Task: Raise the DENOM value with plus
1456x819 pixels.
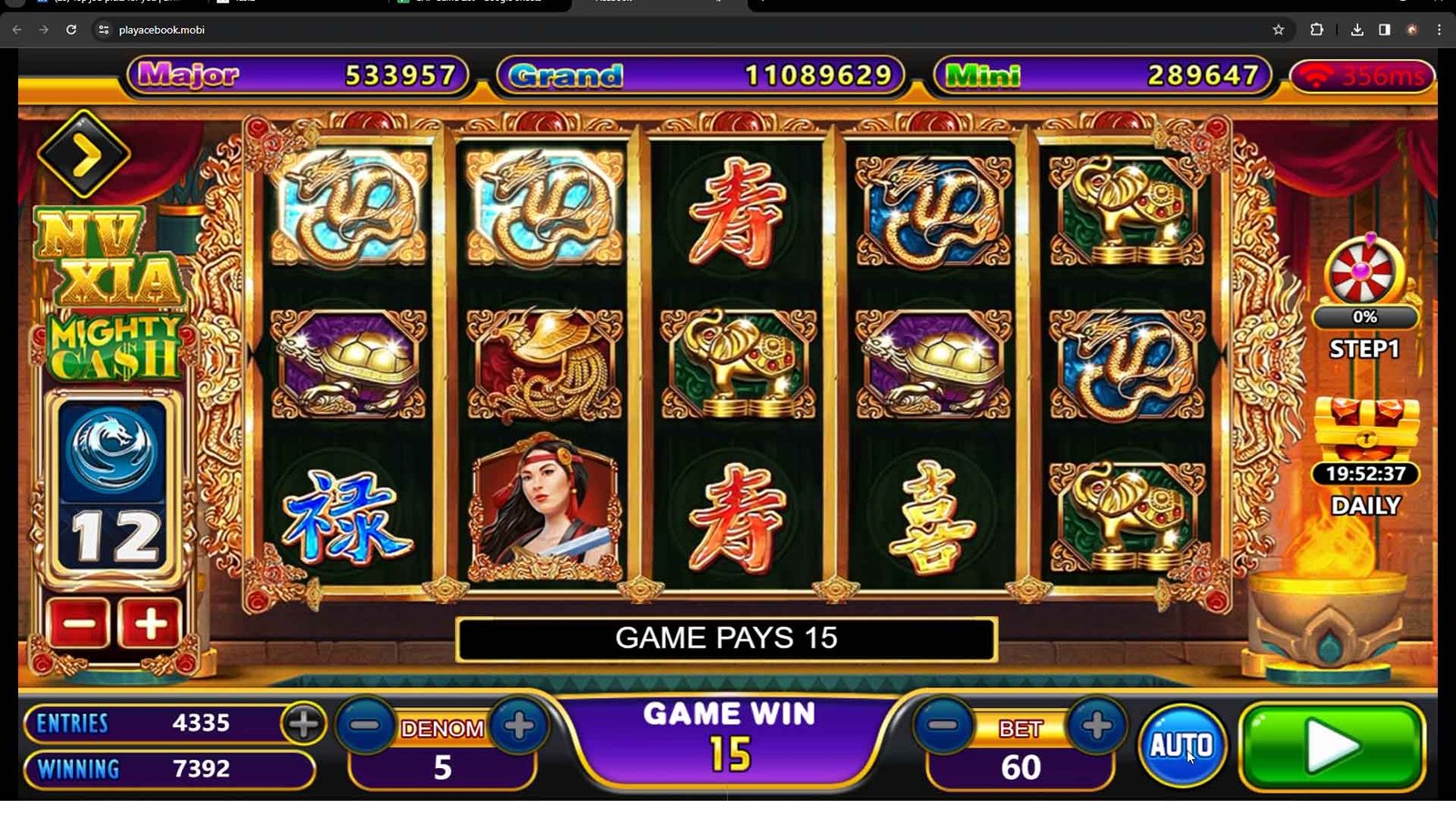Action: pos(519,725)
